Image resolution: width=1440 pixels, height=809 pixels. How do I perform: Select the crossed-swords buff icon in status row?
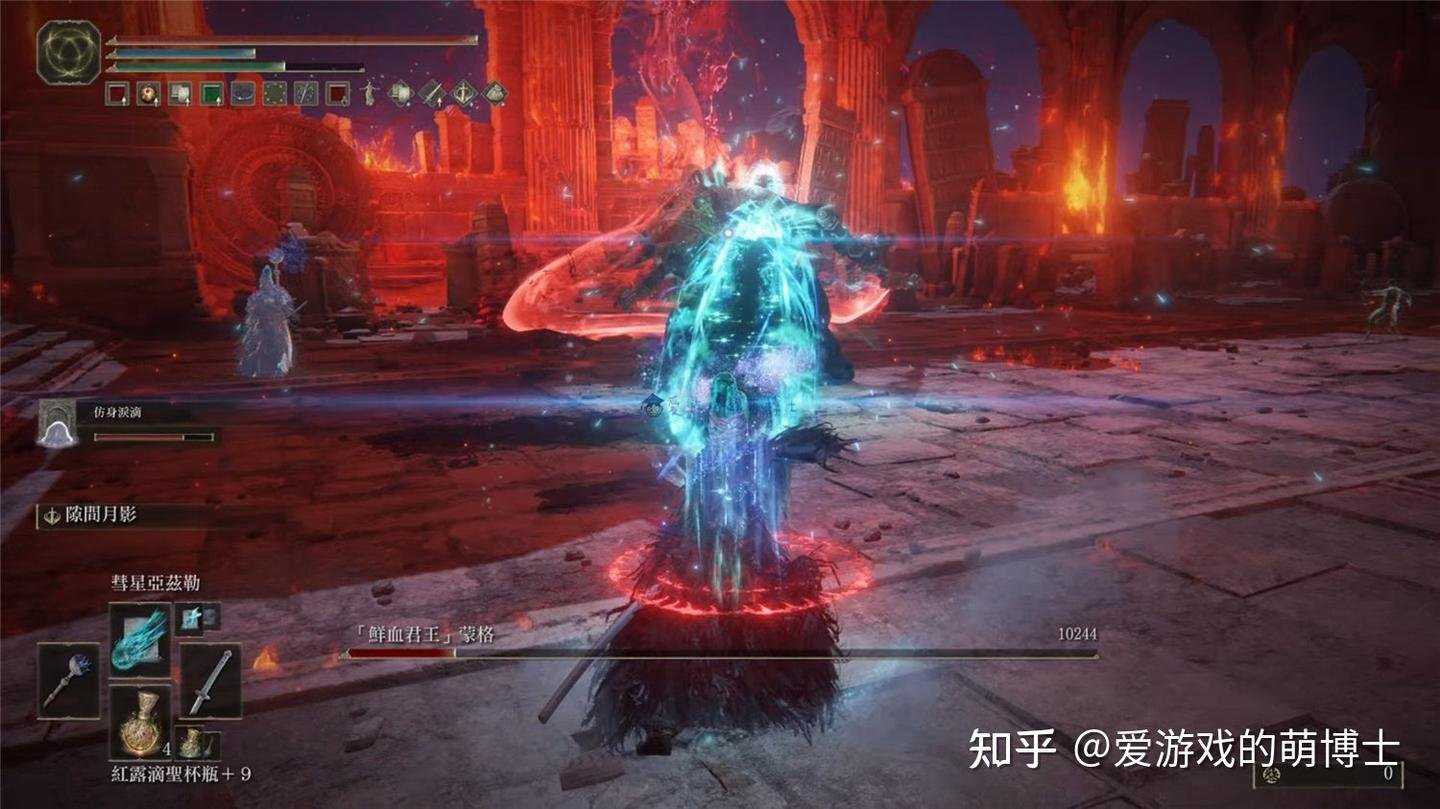431,92
